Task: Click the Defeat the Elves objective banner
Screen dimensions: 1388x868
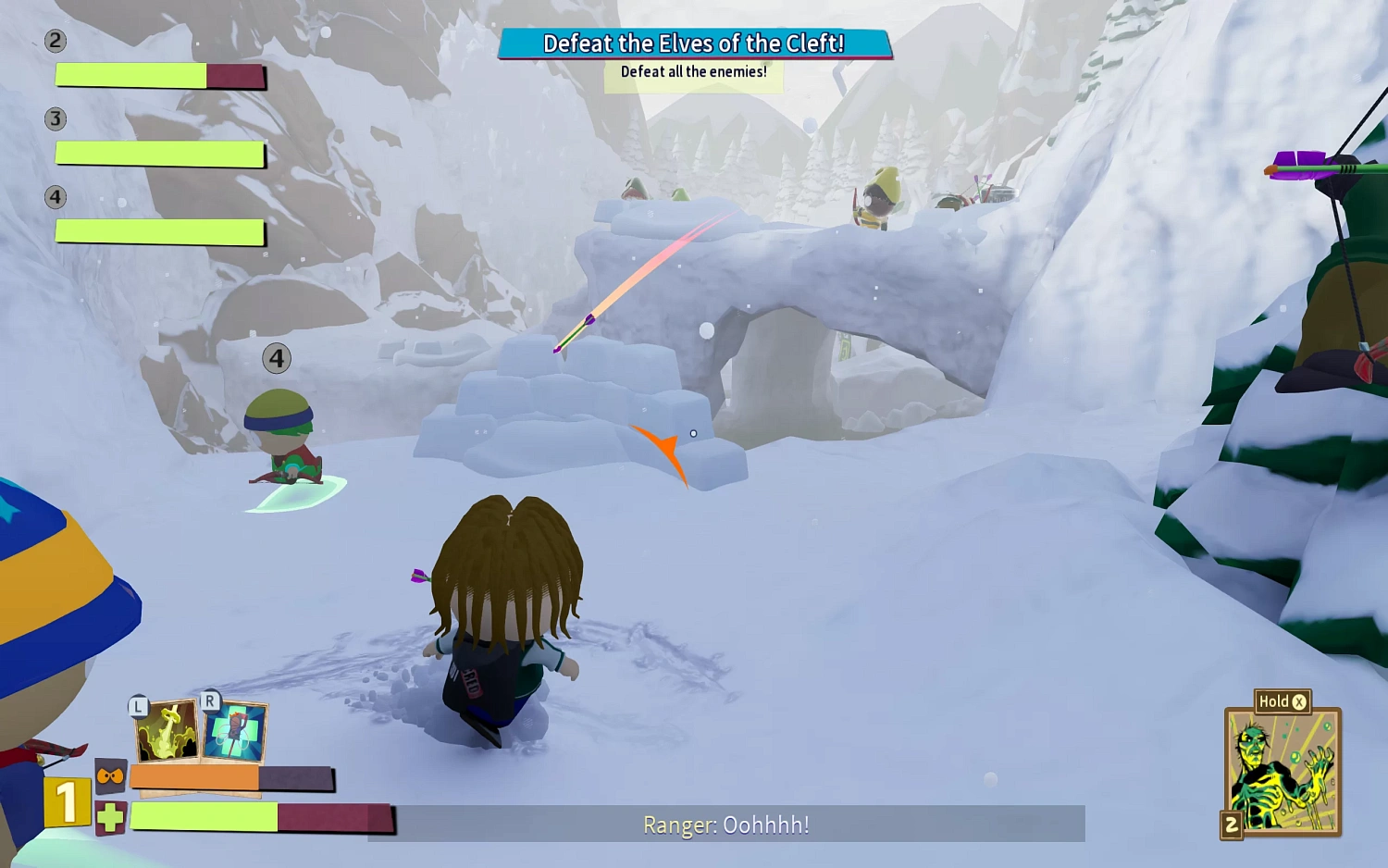Action: coord(694,43)
